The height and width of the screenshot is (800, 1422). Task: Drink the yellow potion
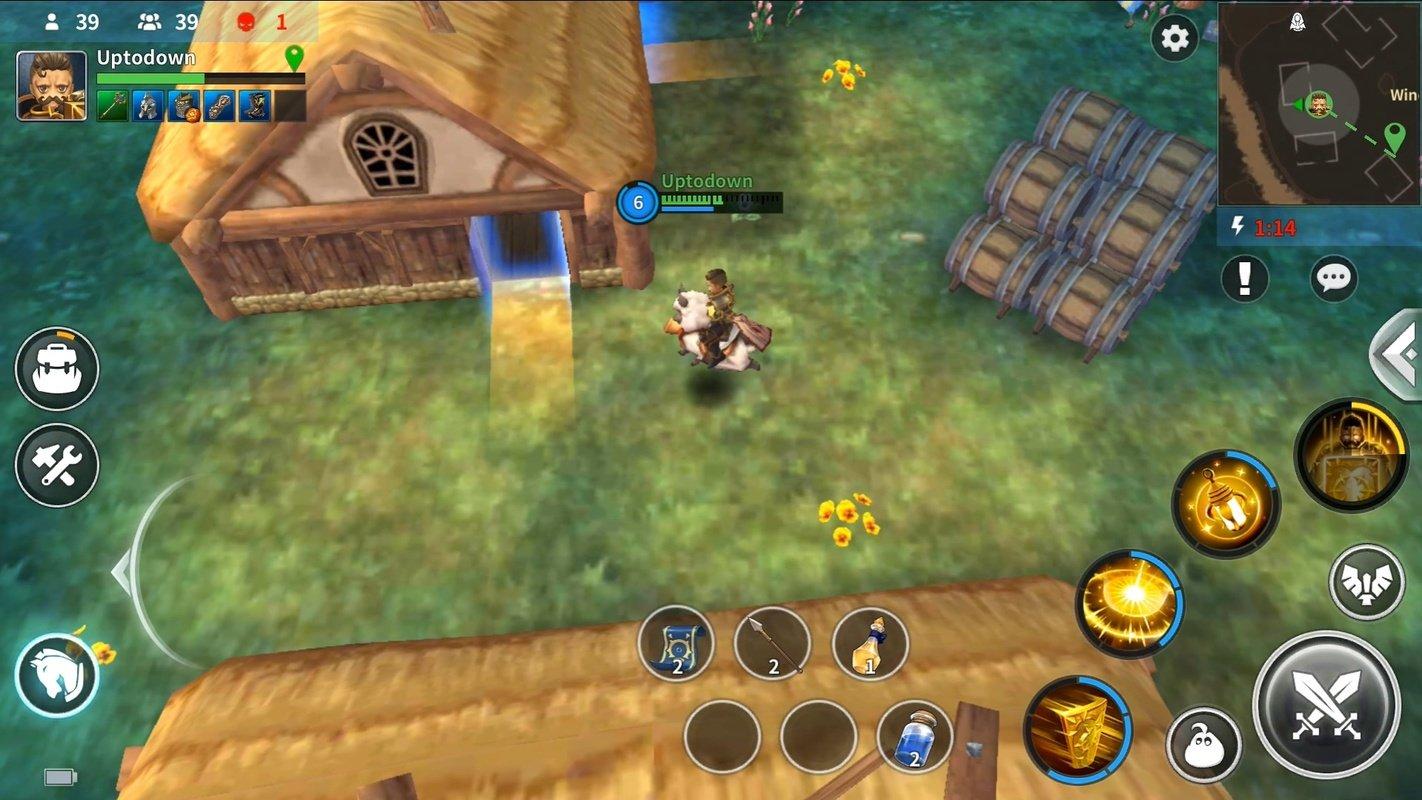point(870,643)
